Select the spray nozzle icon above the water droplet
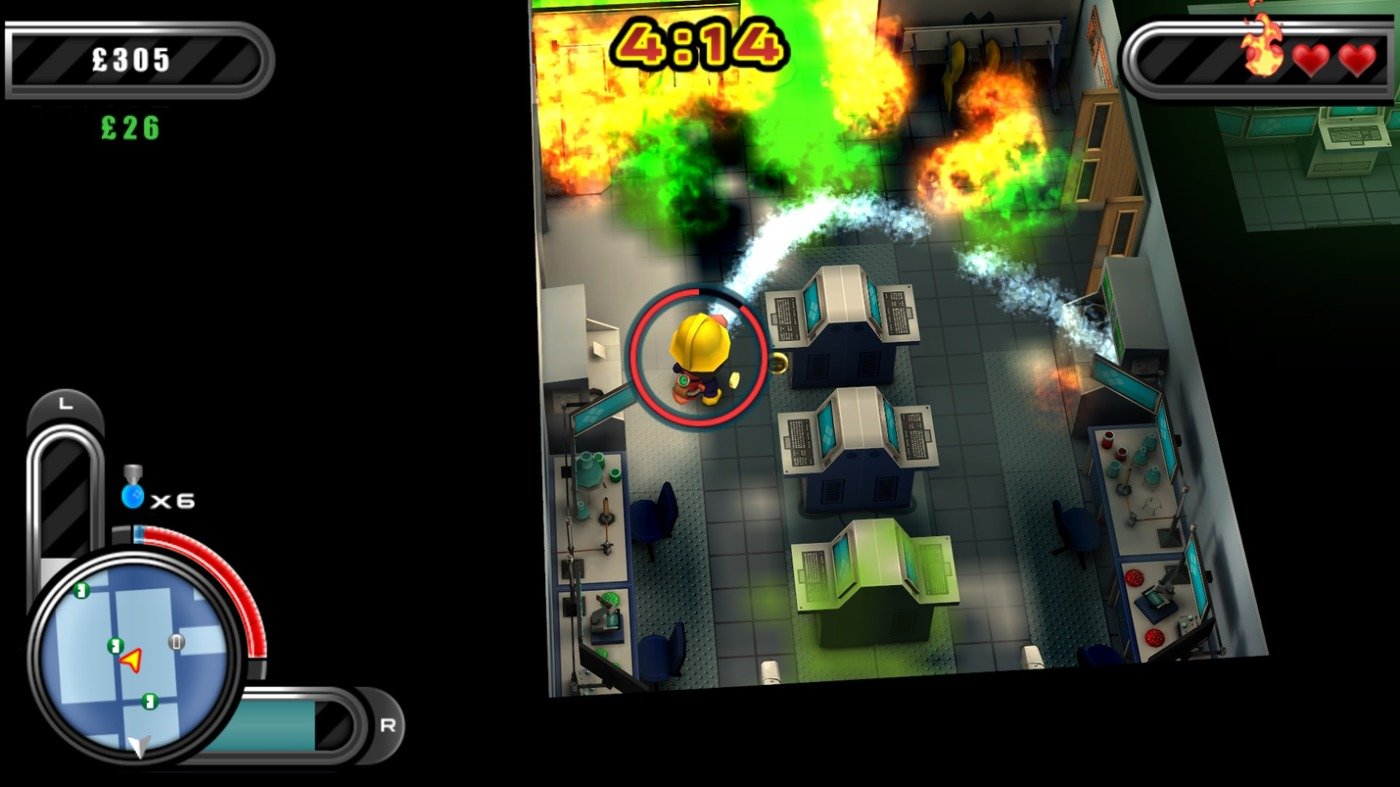 coord(131,472)
